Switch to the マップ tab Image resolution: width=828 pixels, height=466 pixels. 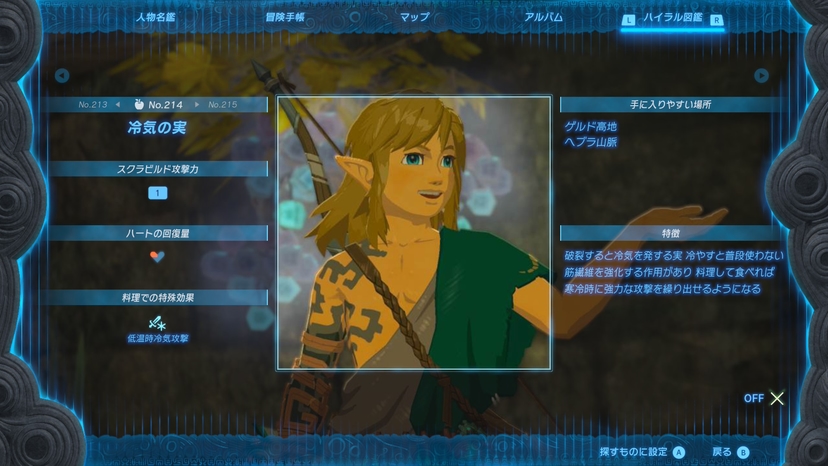tap(415, 17)
